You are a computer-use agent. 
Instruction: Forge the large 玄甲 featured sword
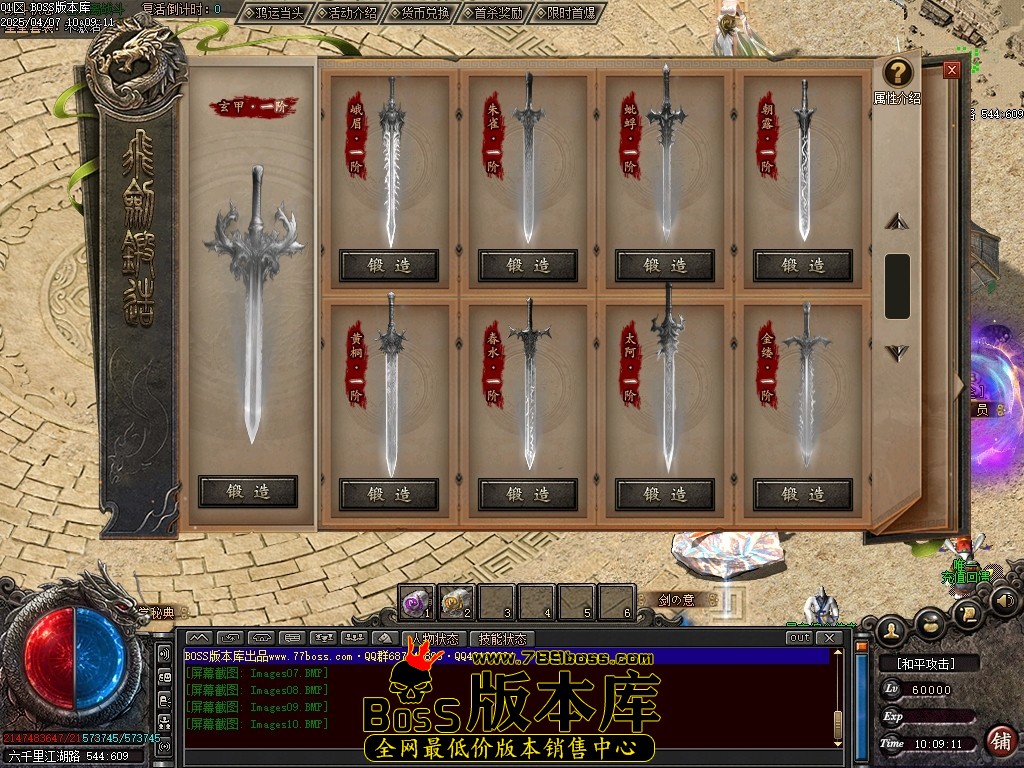[248, 491]
